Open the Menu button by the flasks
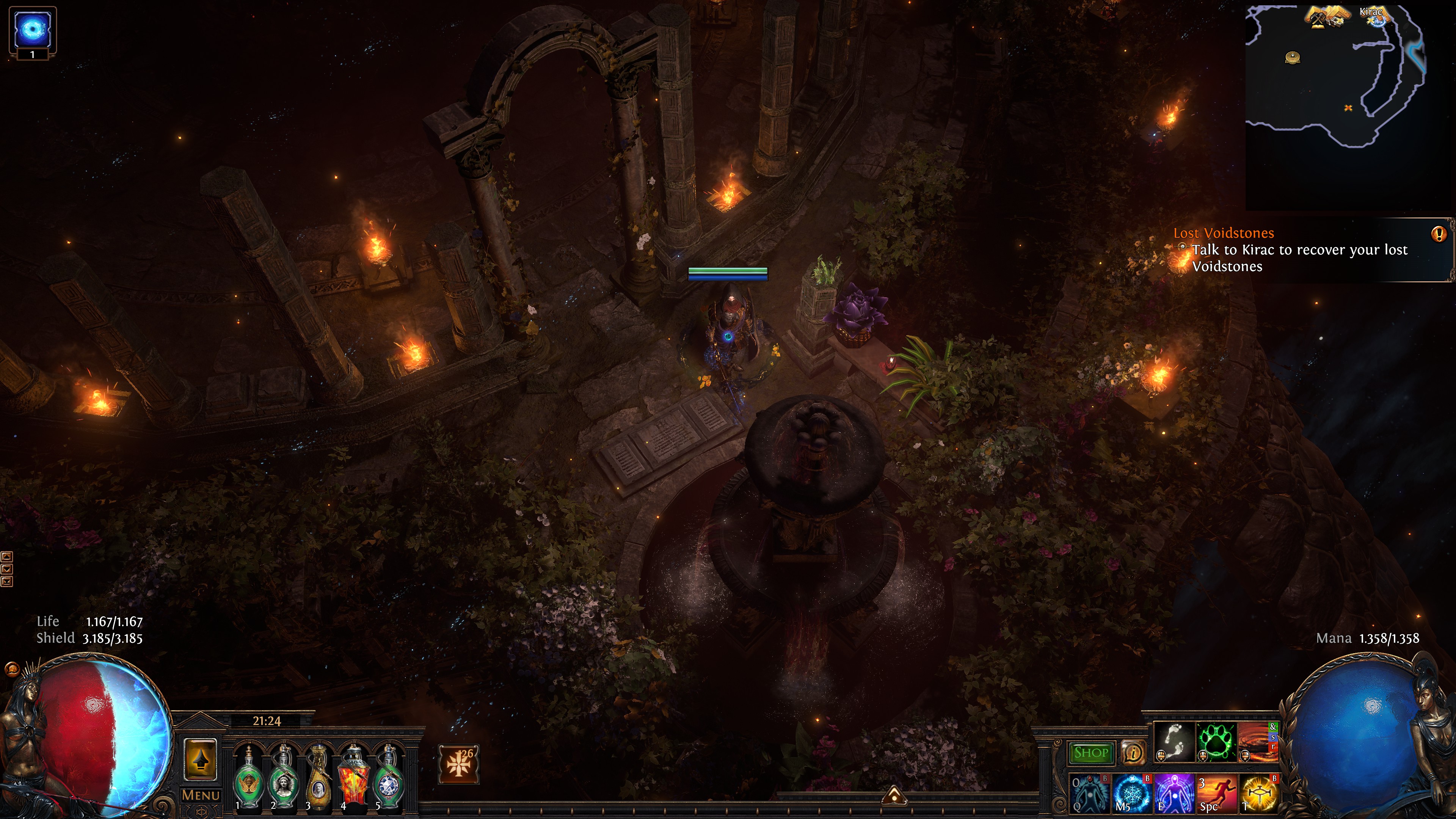Screen dimensions: 1456x819 coord(201,795)
